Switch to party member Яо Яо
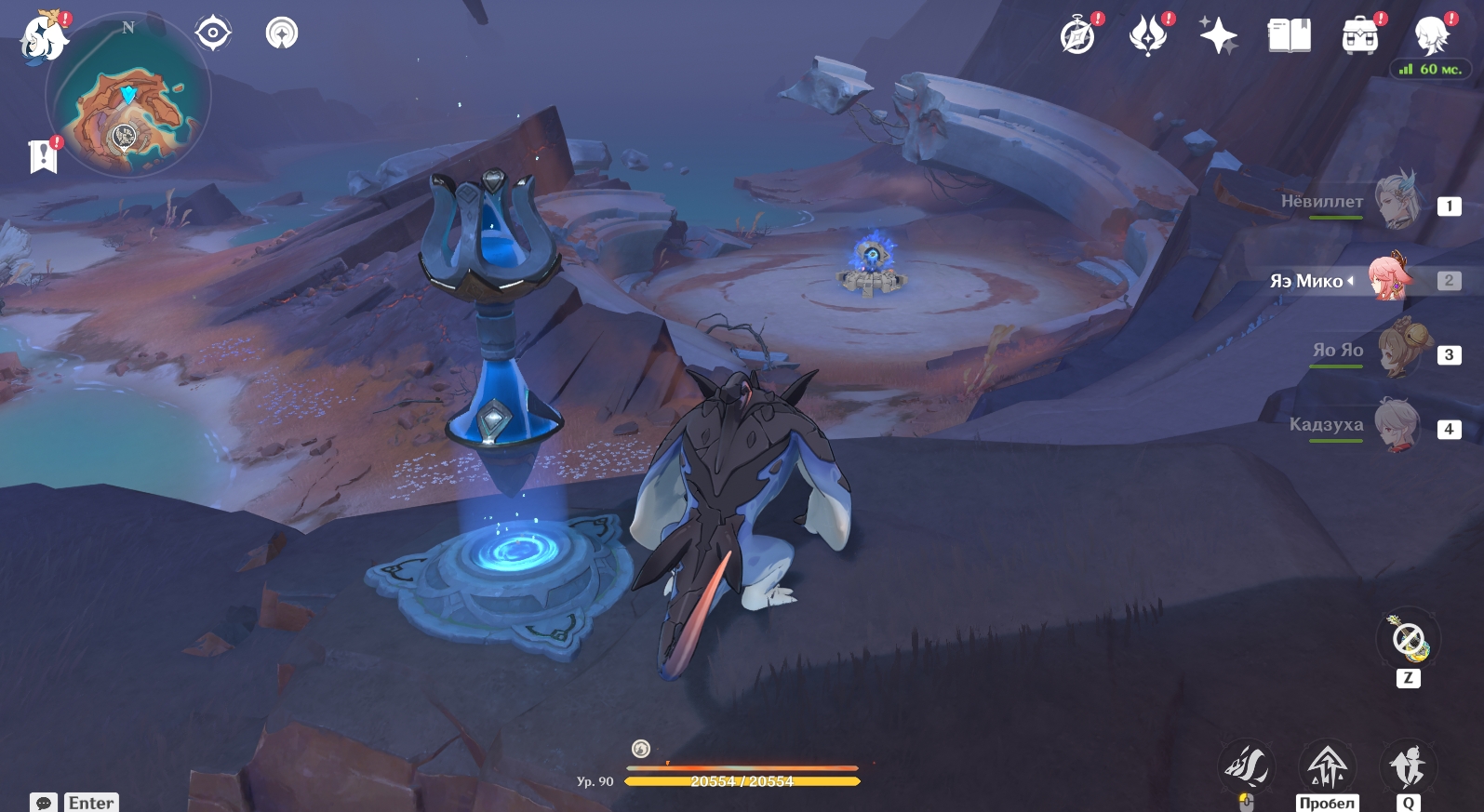This screenshot has width=1484, height=812. pos(1396,352)
